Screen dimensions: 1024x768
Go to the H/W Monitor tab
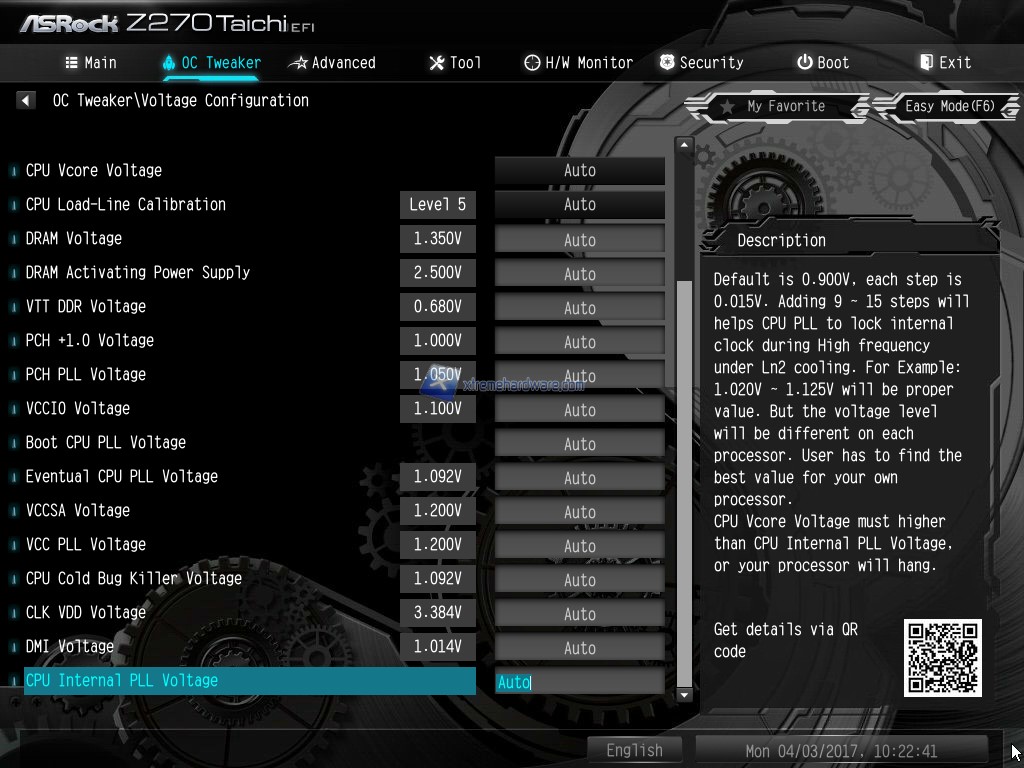pos(579,62)
